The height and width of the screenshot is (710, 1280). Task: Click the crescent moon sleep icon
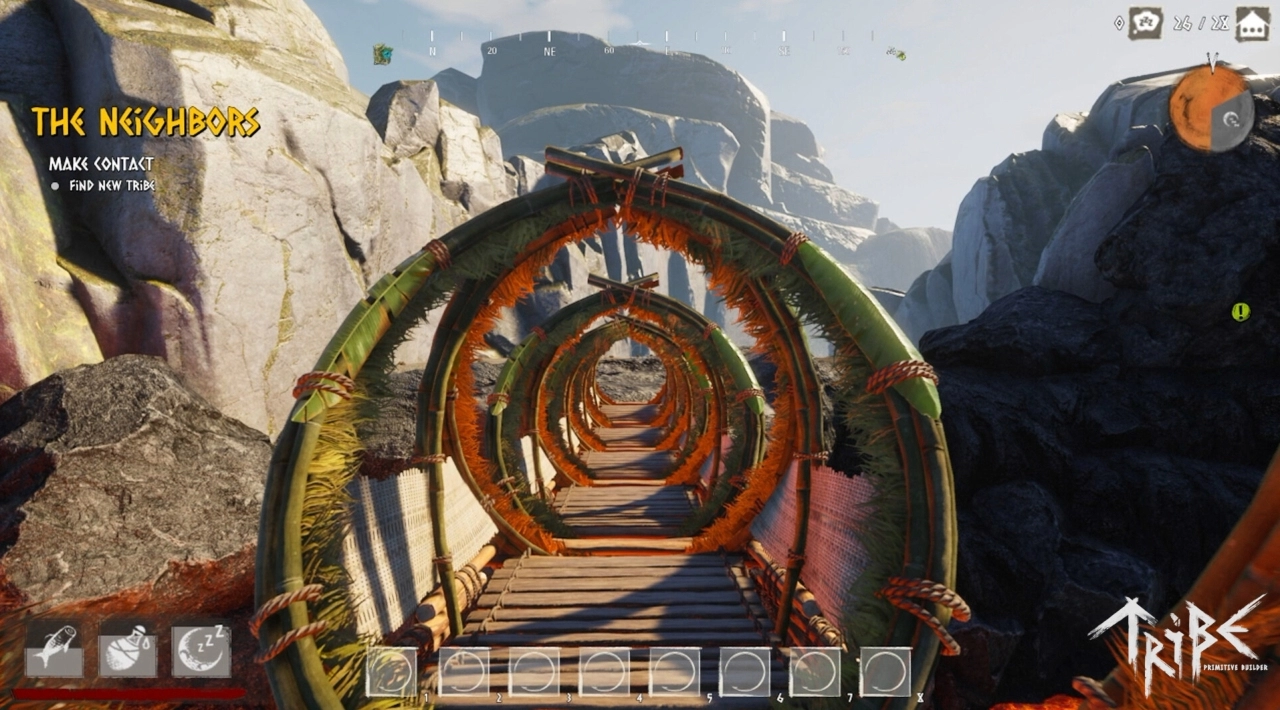[201, 651]
